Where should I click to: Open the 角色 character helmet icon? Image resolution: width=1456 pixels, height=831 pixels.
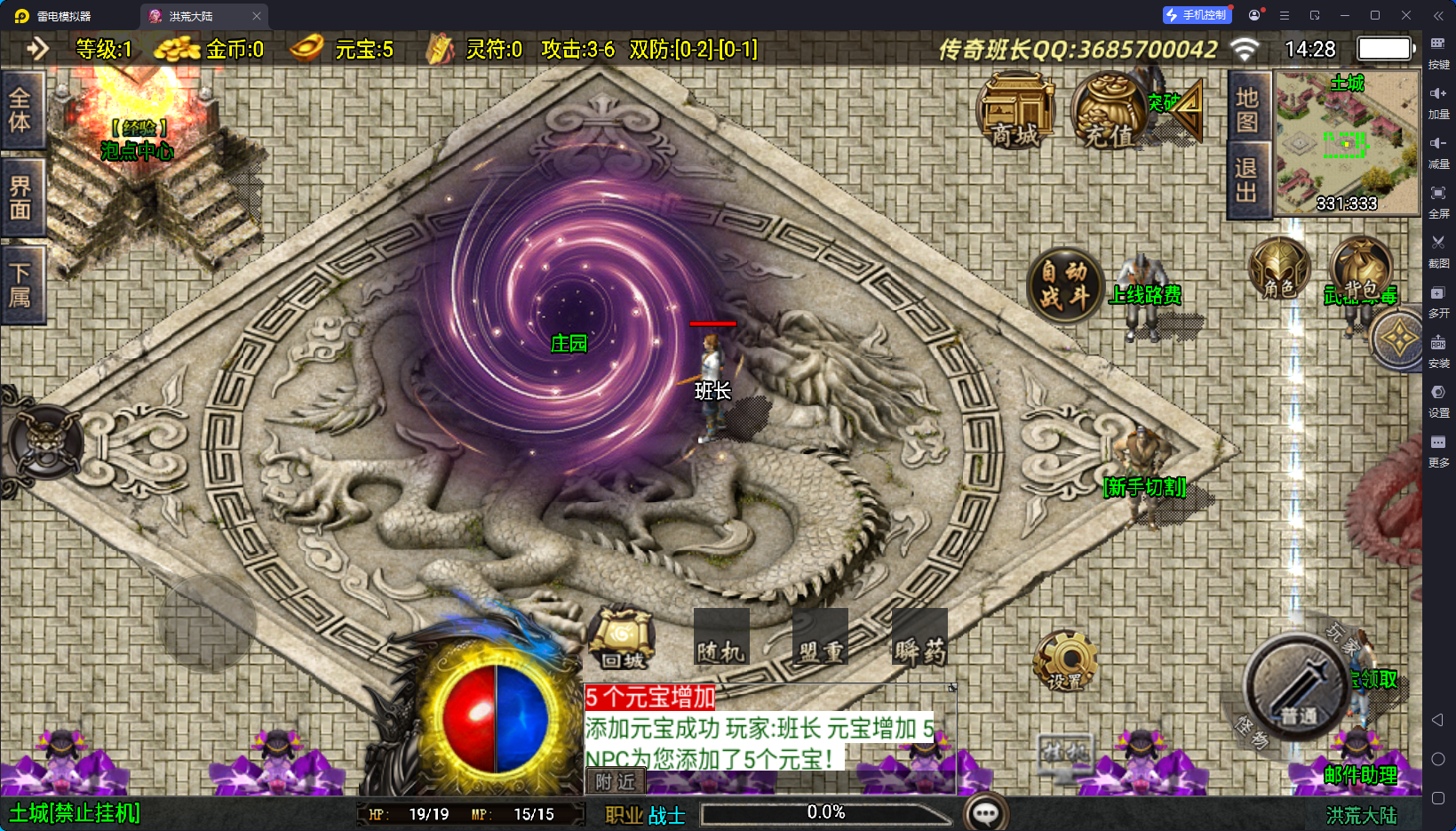(x=1278, y=269)
